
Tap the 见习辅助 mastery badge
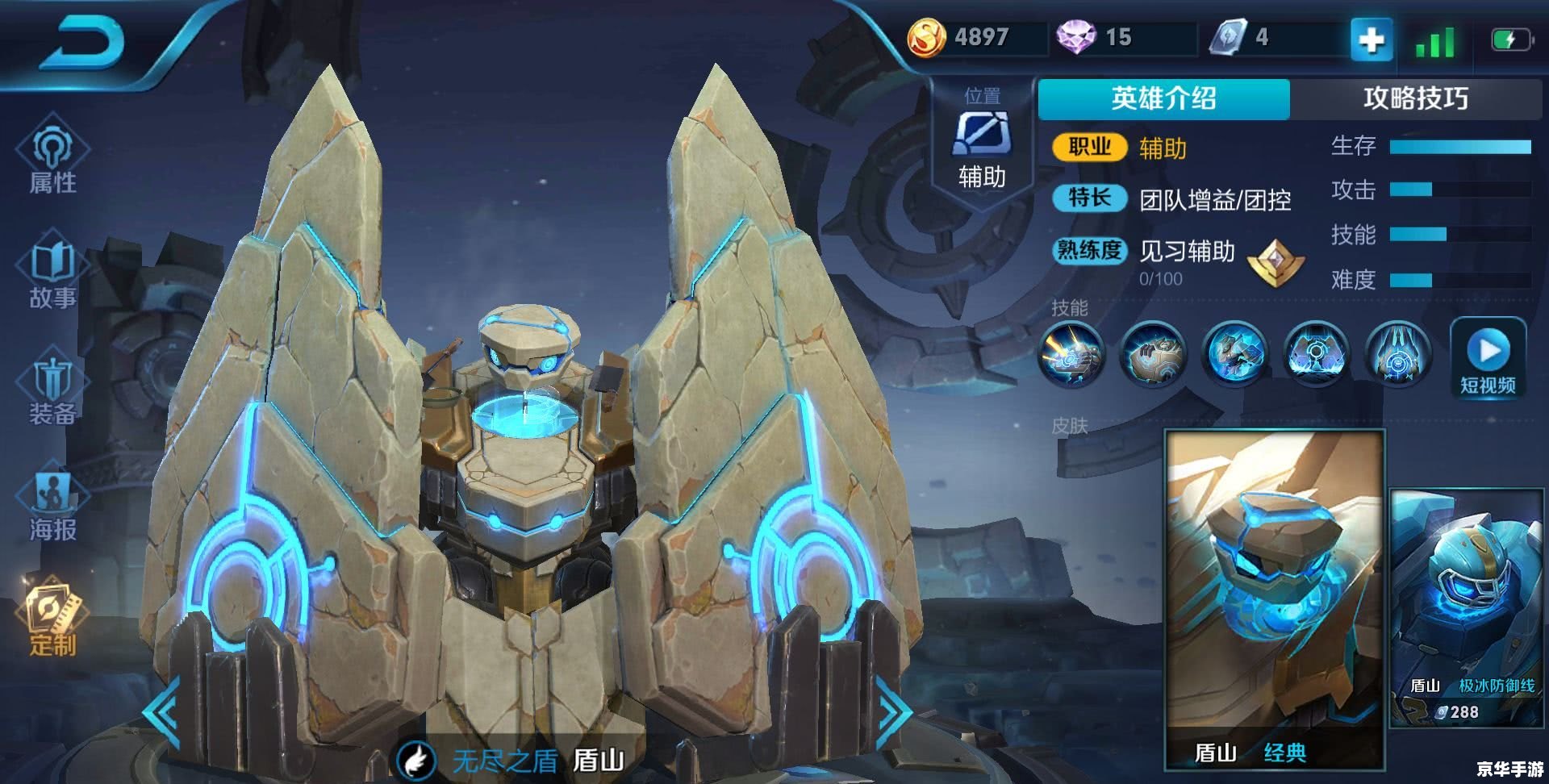tap(1276, 262)
